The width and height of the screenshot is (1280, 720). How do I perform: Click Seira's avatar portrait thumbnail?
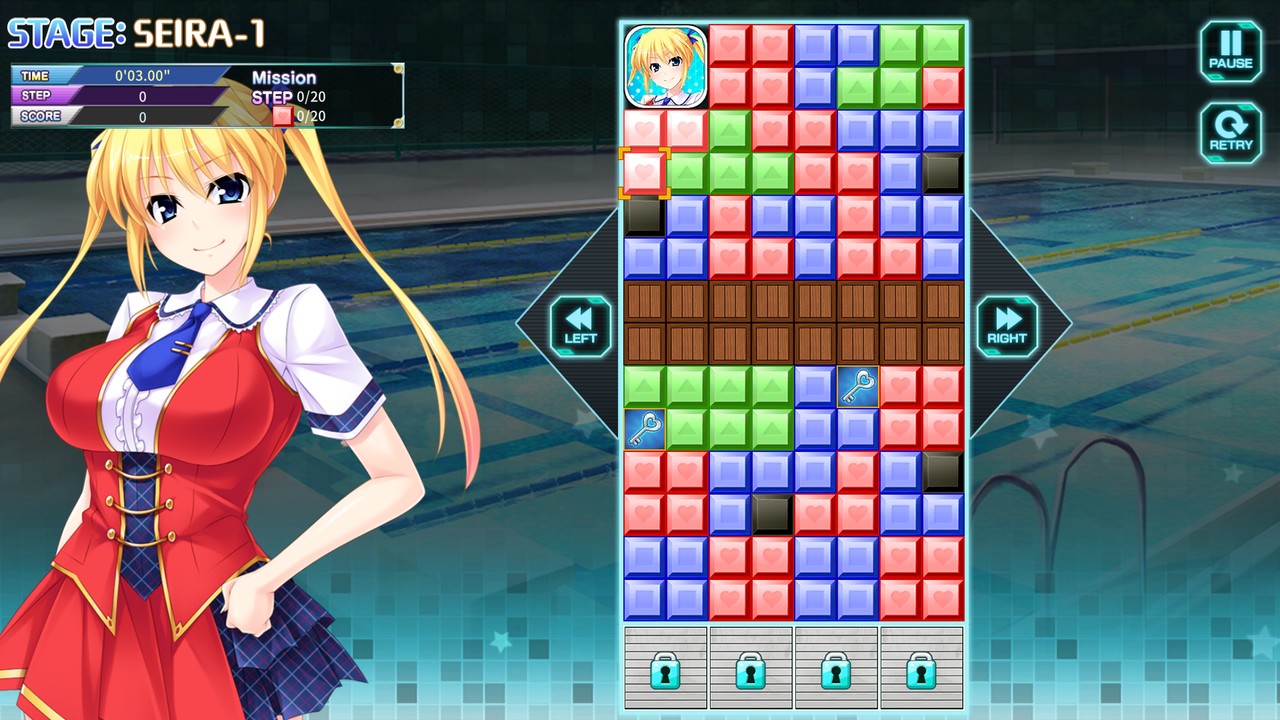pyautogui.click(x=667, y=67)
